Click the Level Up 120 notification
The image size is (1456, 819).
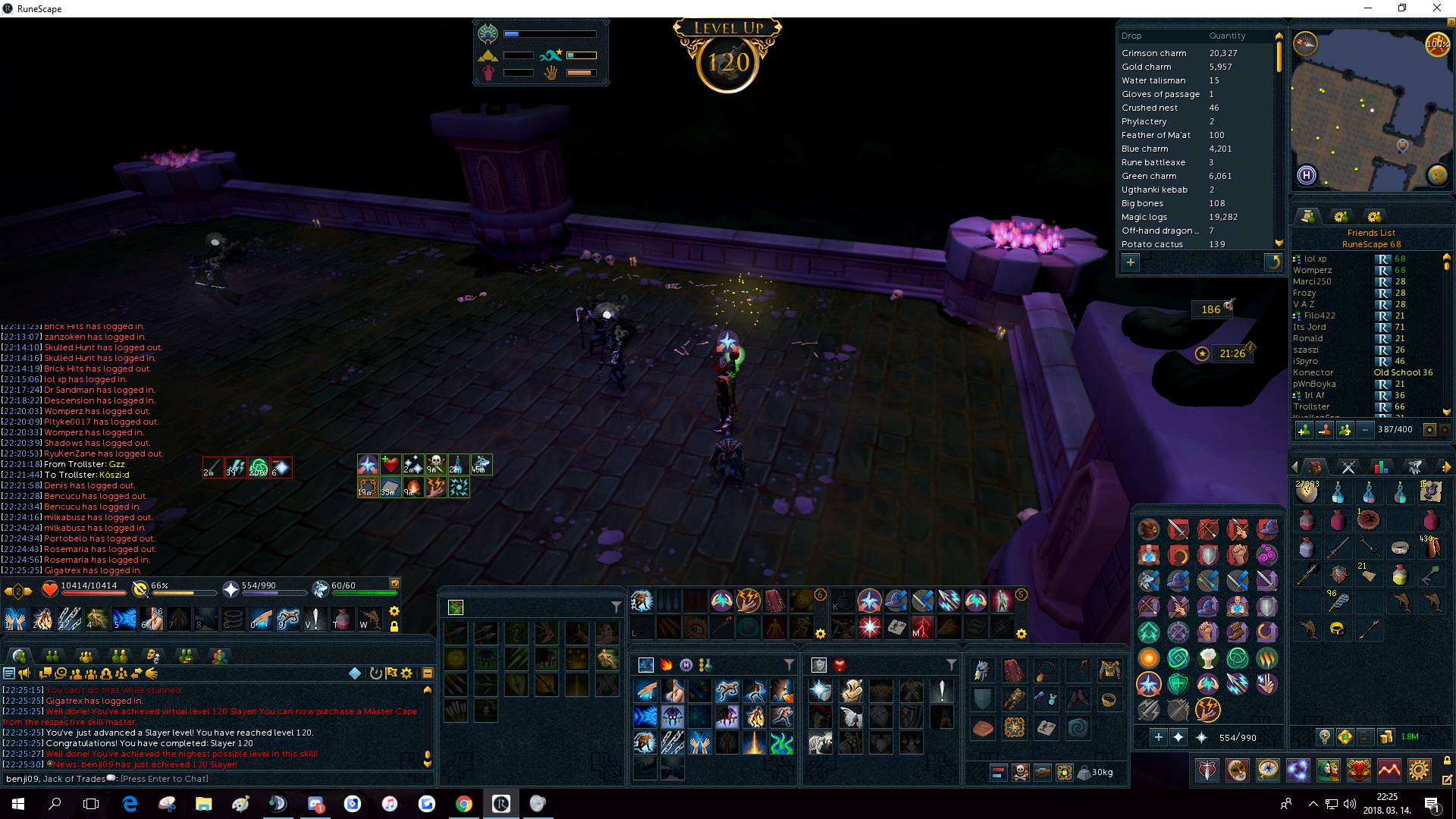(727, 55)
